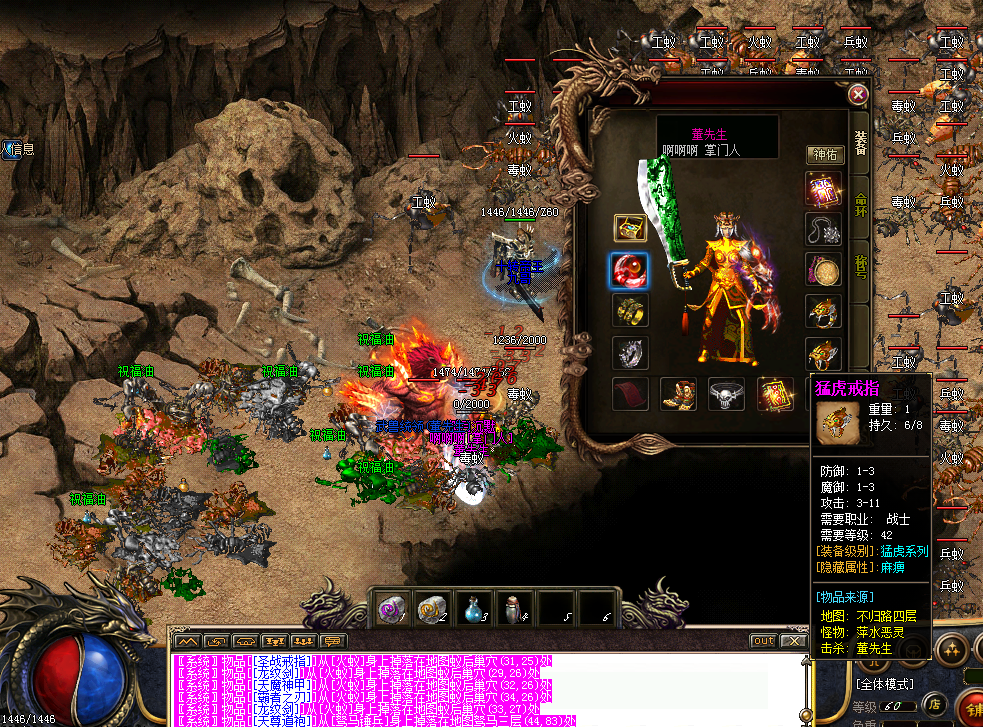Open the 信息 info button on left edge
This screenshot has height=727, width=983.
(18, 149)
